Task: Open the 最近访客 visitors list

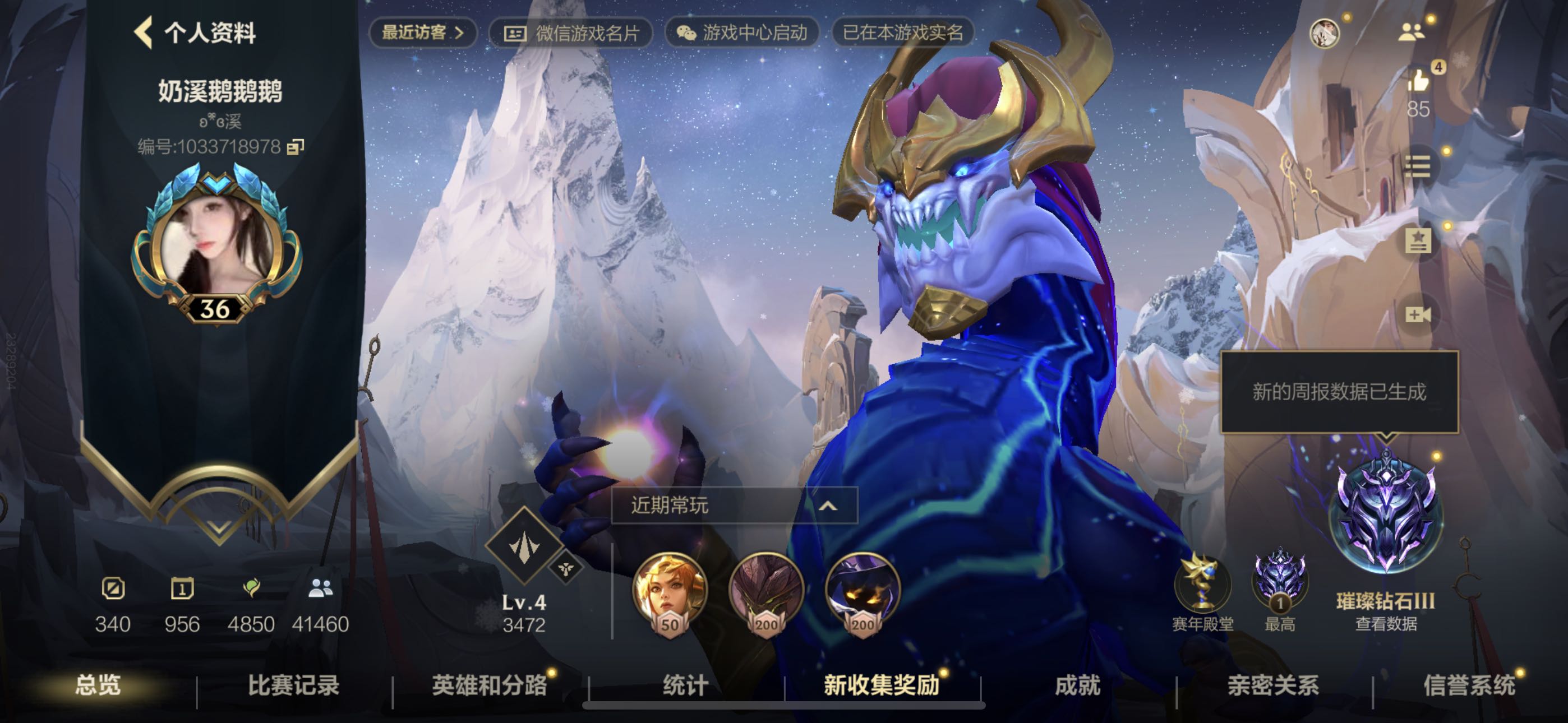Action: click(422, 33)
